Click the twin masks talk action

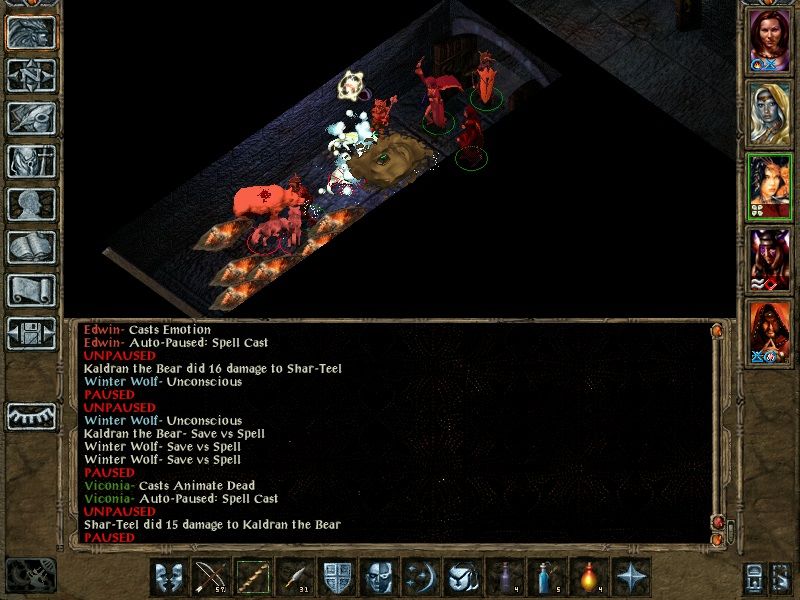168,578
